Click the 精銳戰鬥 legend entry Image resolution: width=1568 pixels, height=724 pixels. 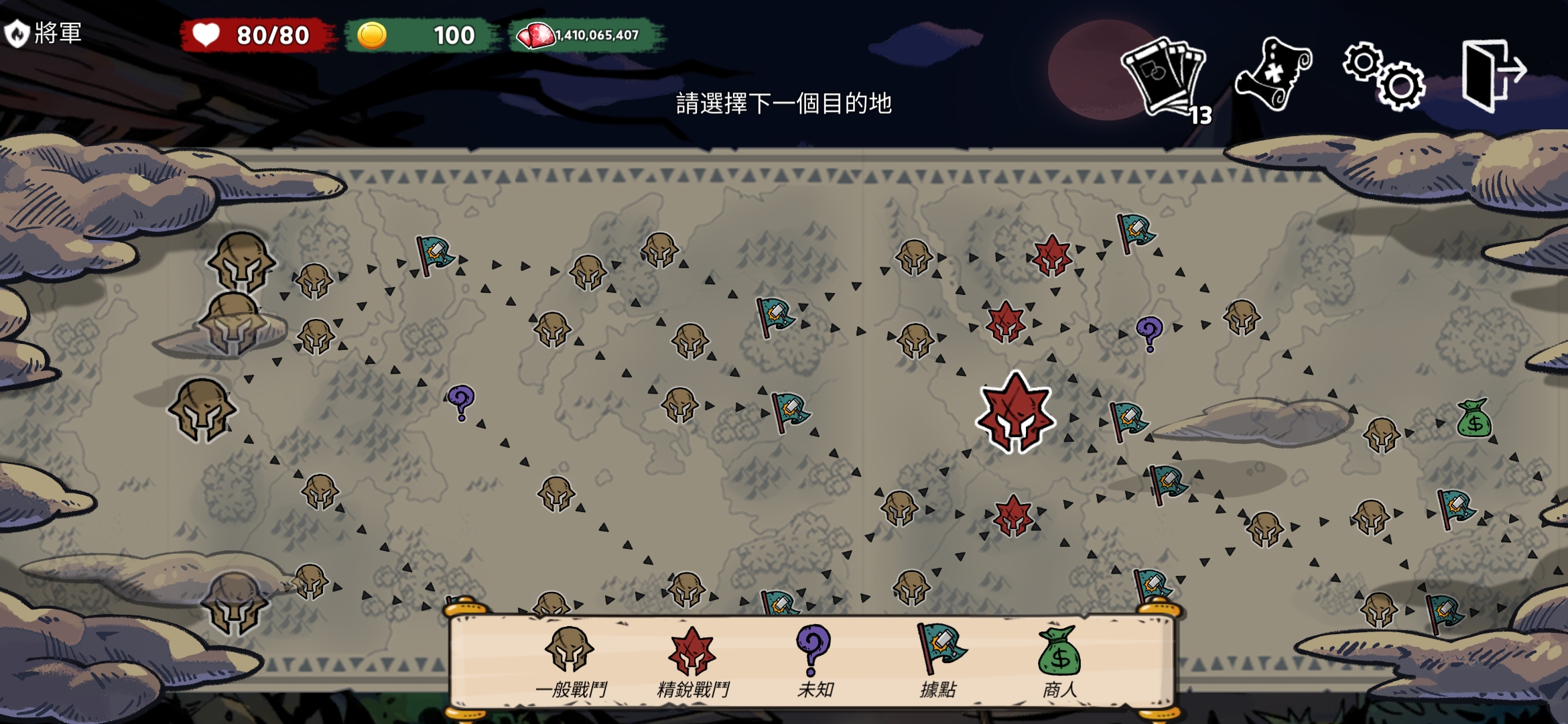coord(693,662)
